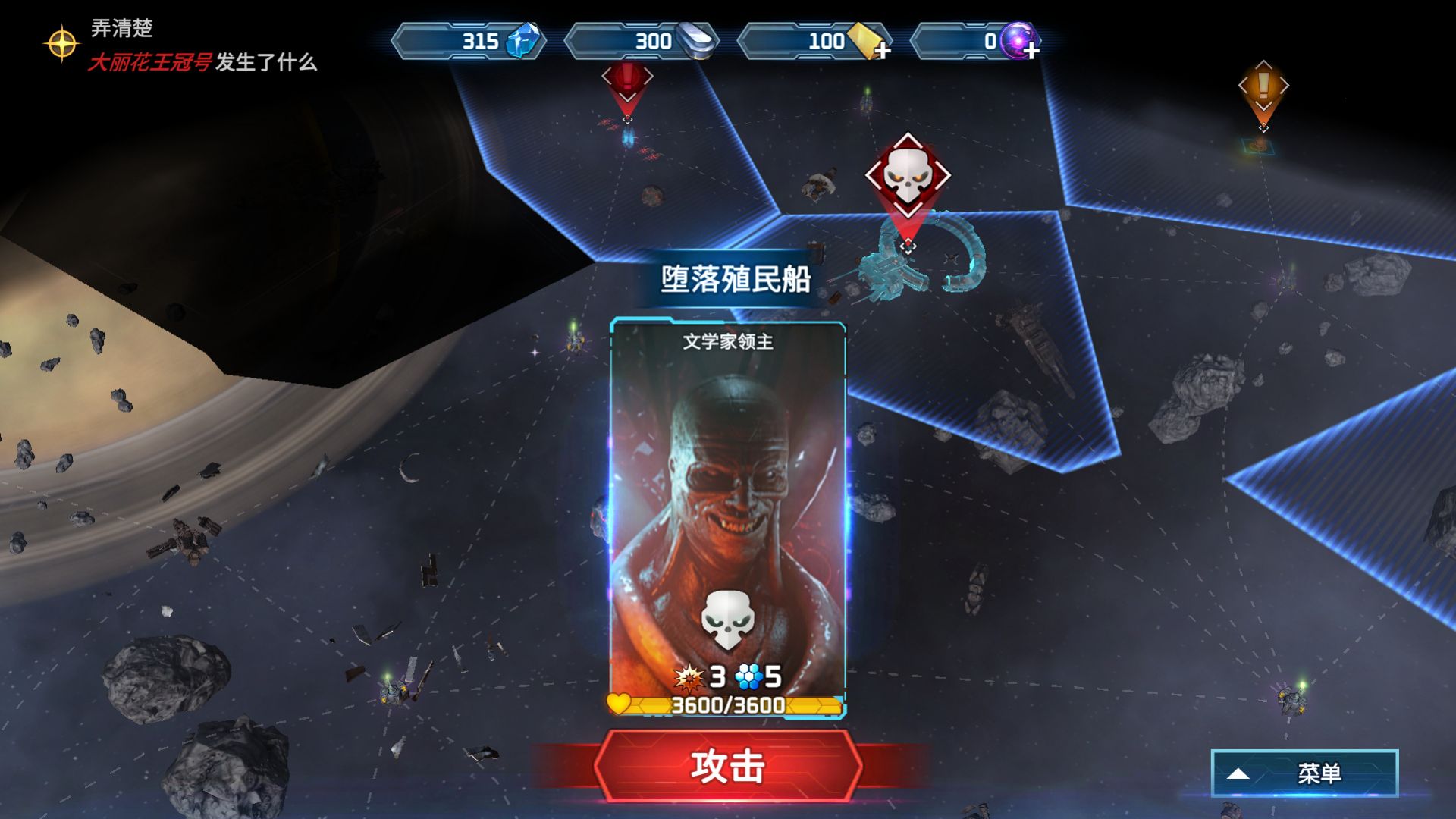Viewport: 1456px width, 819px height.
Task: Click the blue crystal resource icon
Action: [x=522, y=42]
